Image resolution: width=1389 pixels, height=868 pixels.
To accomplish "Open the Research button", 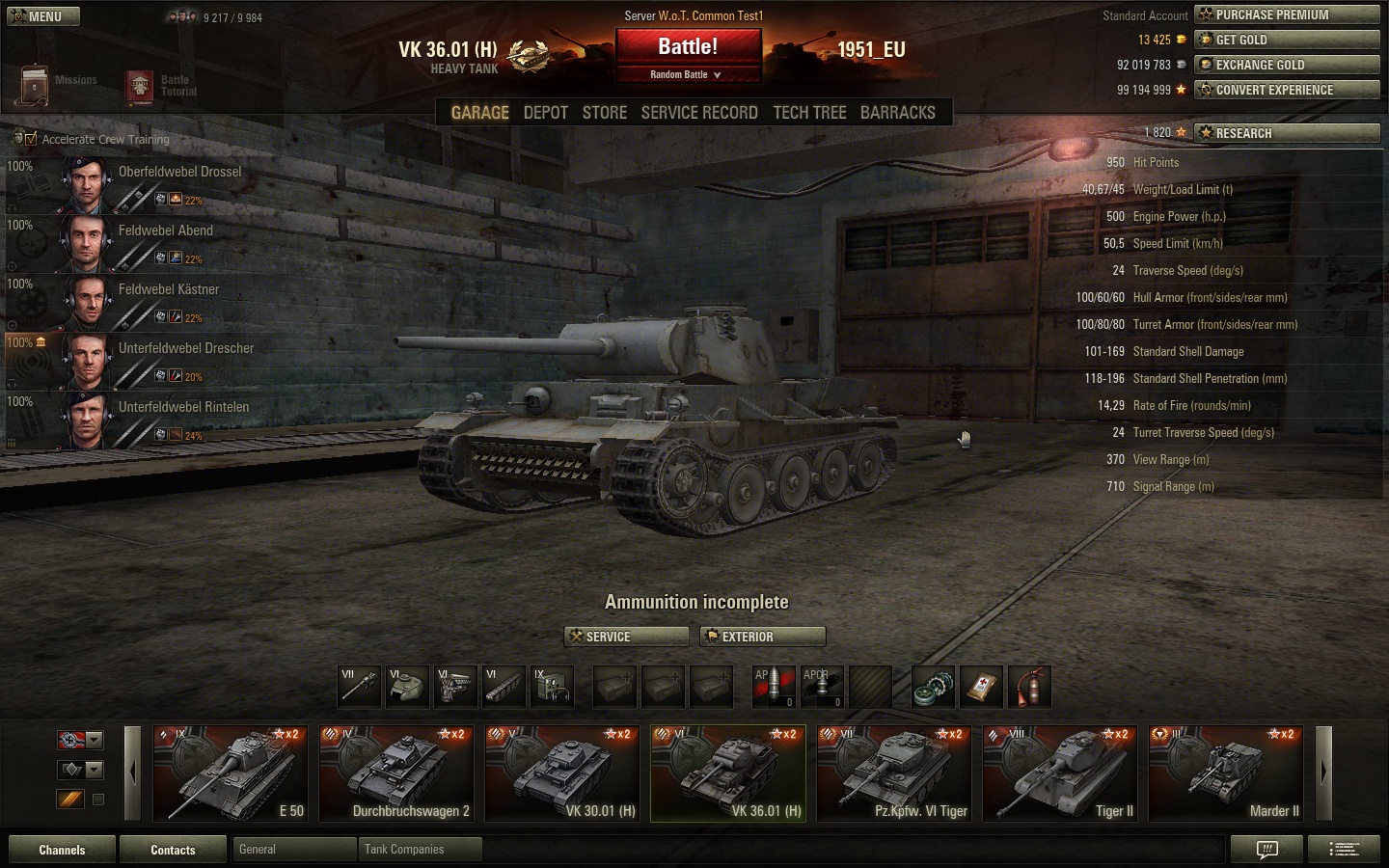I will [x=1287, y=133].
